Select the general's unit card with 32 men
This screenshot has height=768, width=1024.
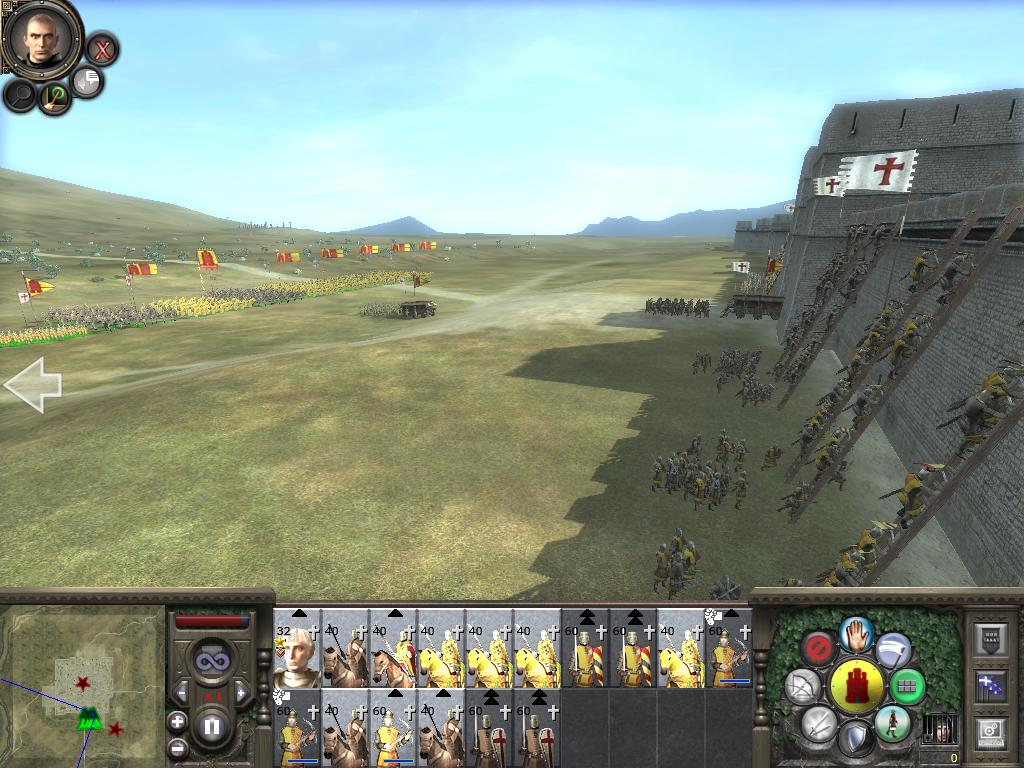coord(297,650)
